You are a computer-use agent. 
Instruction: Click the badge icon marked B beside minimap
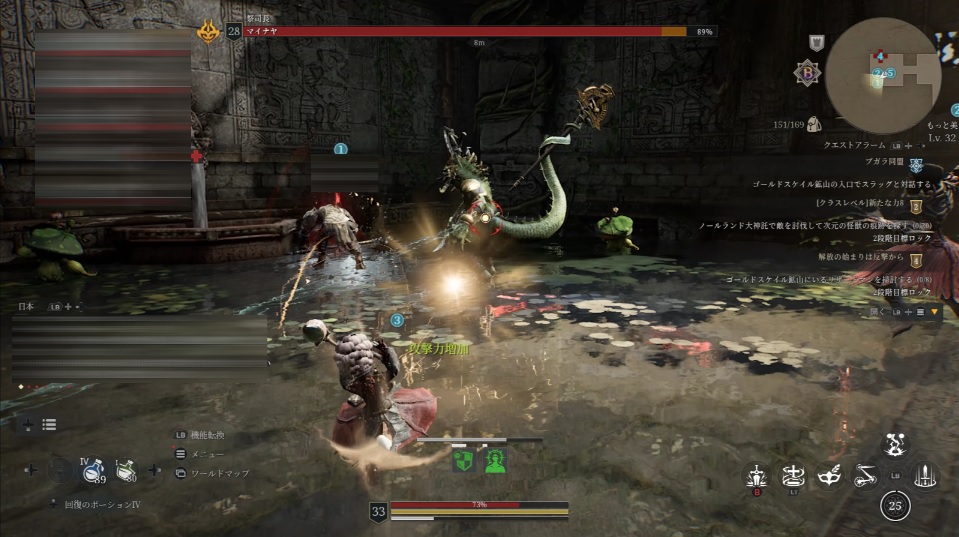click(805, 72)
